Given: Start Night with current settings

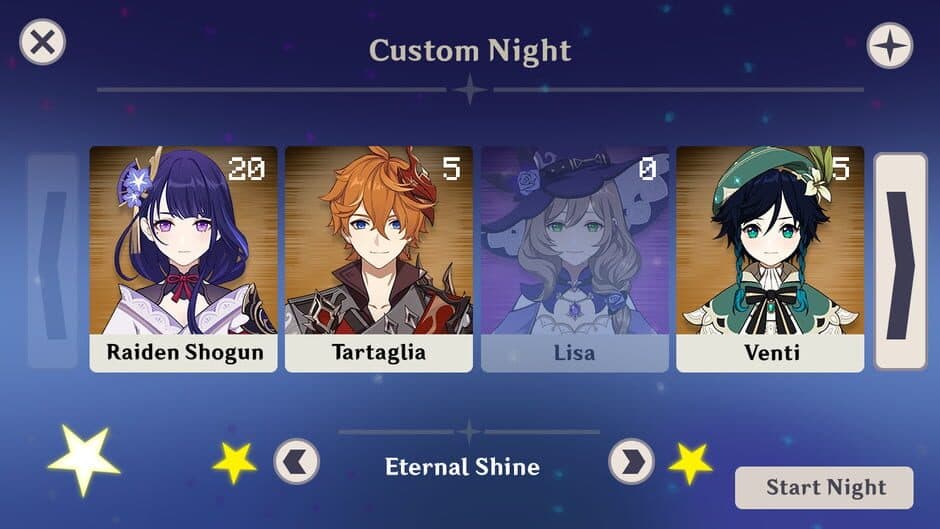Looking at the screenshot, I should [824, 488].
